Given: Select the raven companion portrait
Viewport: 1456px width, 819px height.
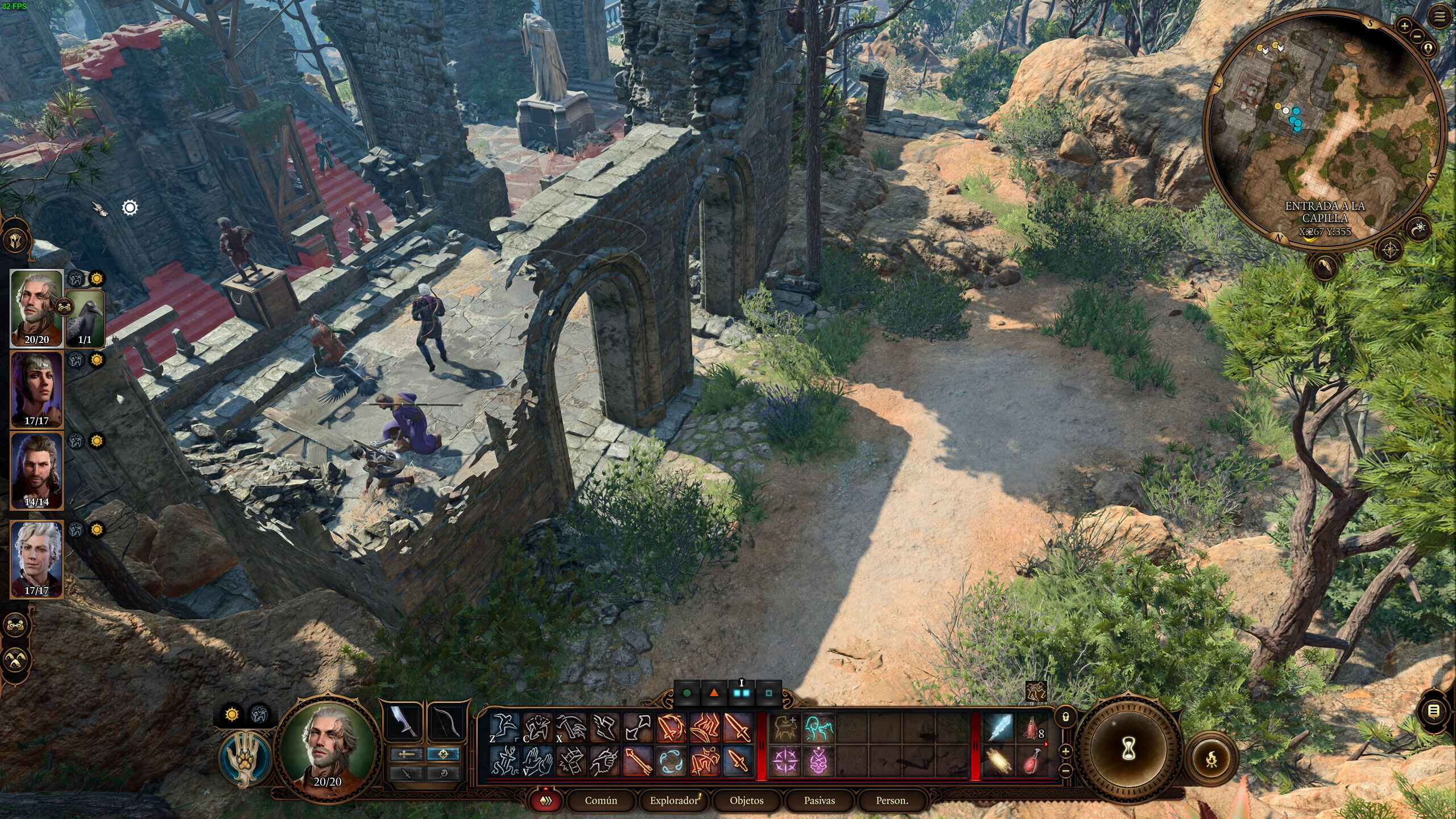Looking at the screenshot, I should point(85,318).
